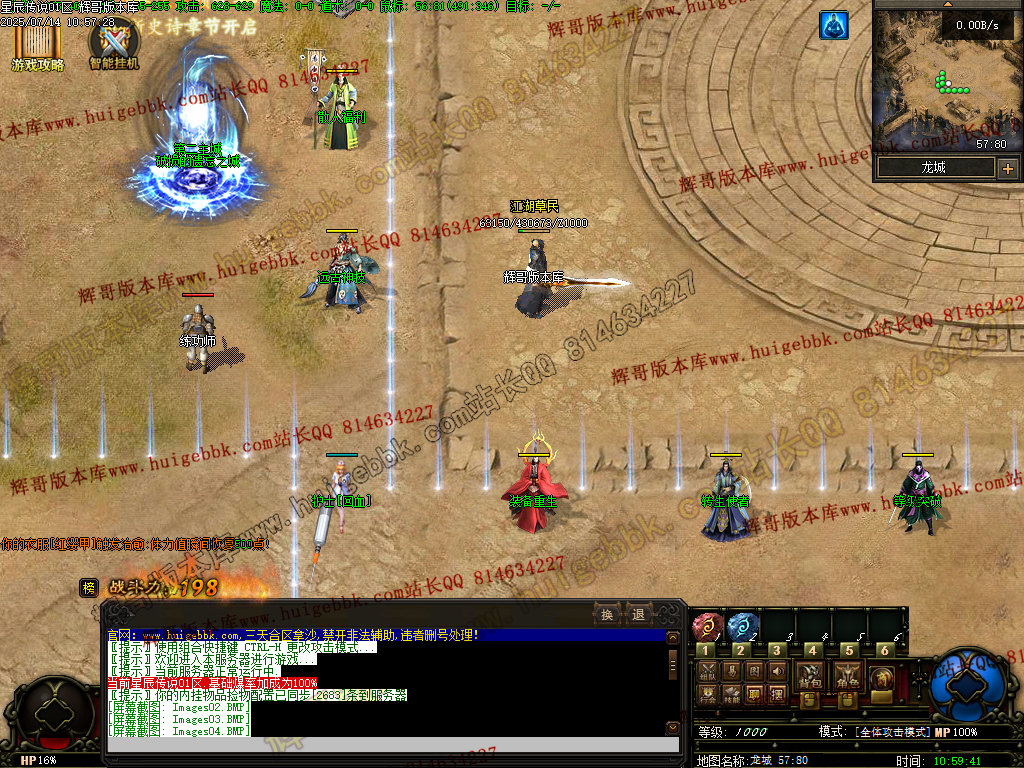The image size is (1024, 768).
Task: Use the blue rune in hotbar slot 2
Action: (x=742, y=627)
